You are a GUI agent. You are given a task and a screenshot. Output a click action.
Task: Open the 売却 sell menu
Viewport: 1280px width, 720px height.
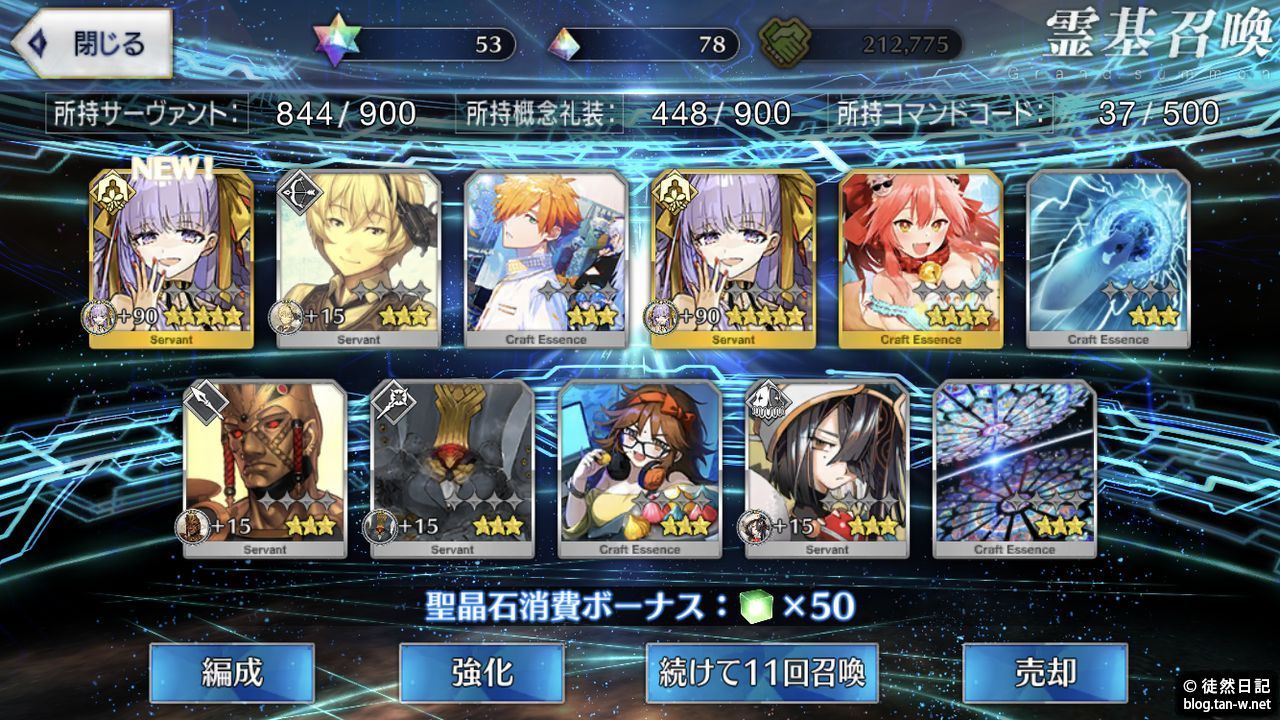click(x=1044, y=672)
